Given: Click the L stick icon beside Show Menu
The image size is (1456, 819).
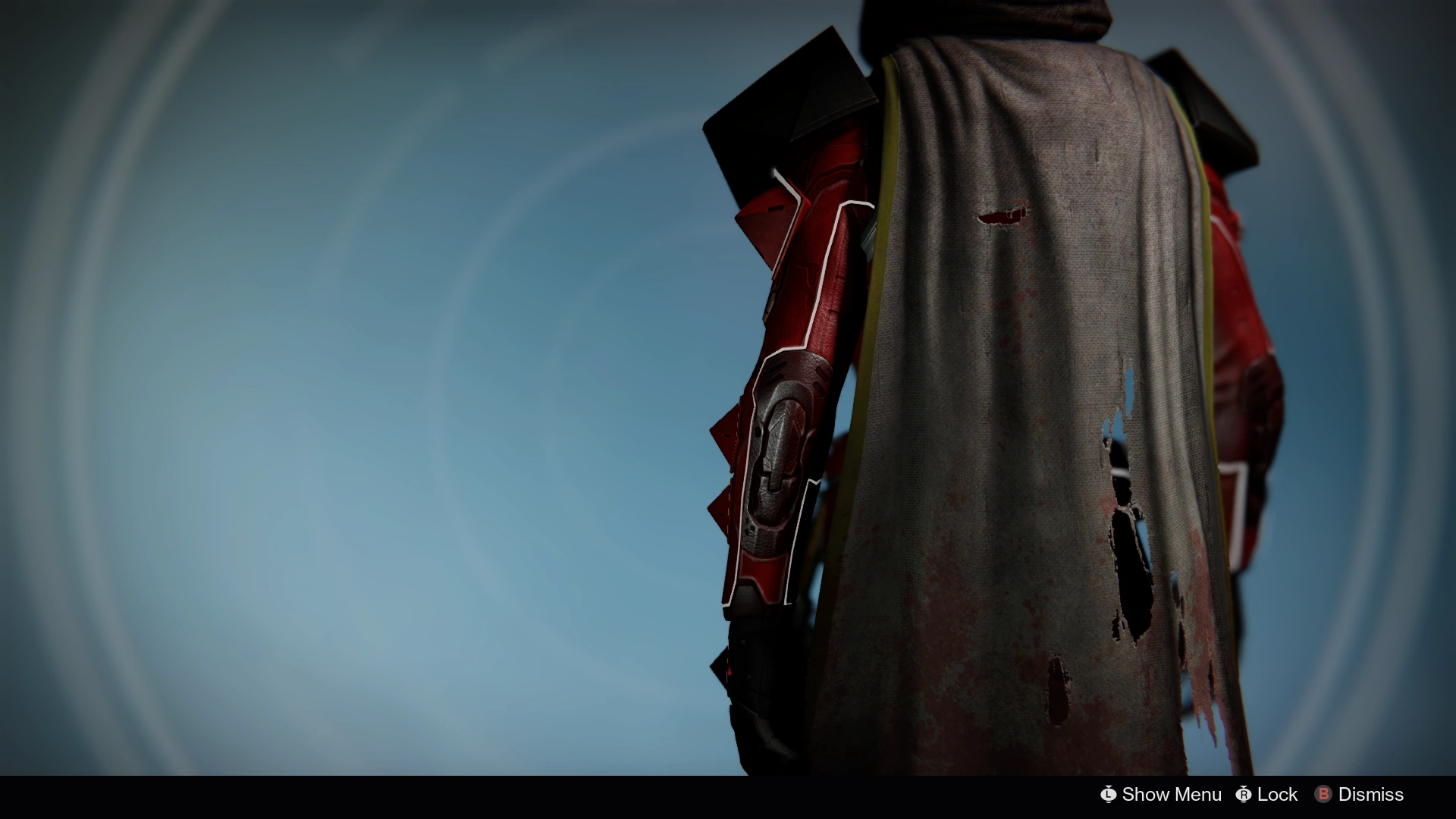Looking at the screenshot, I should (x=1108, y=795).
